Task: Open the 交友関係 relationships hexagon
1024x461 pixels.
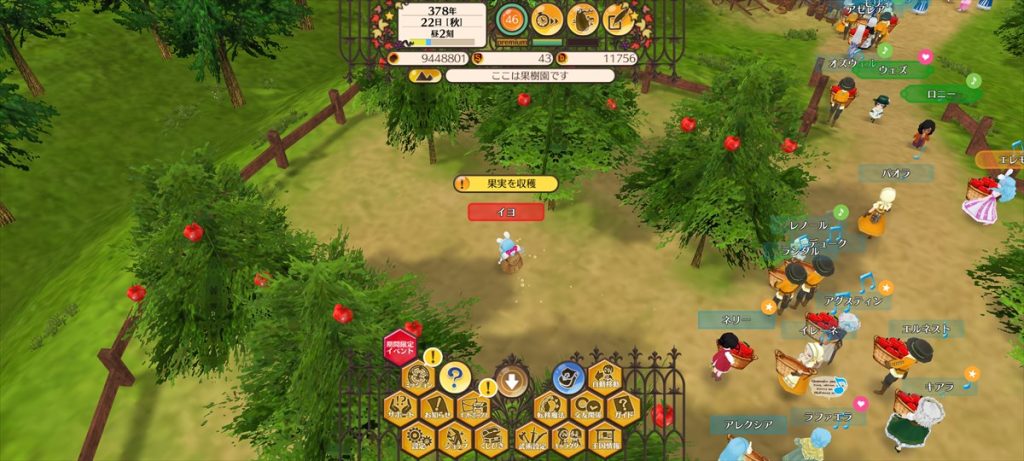Action: click(586, 408)
